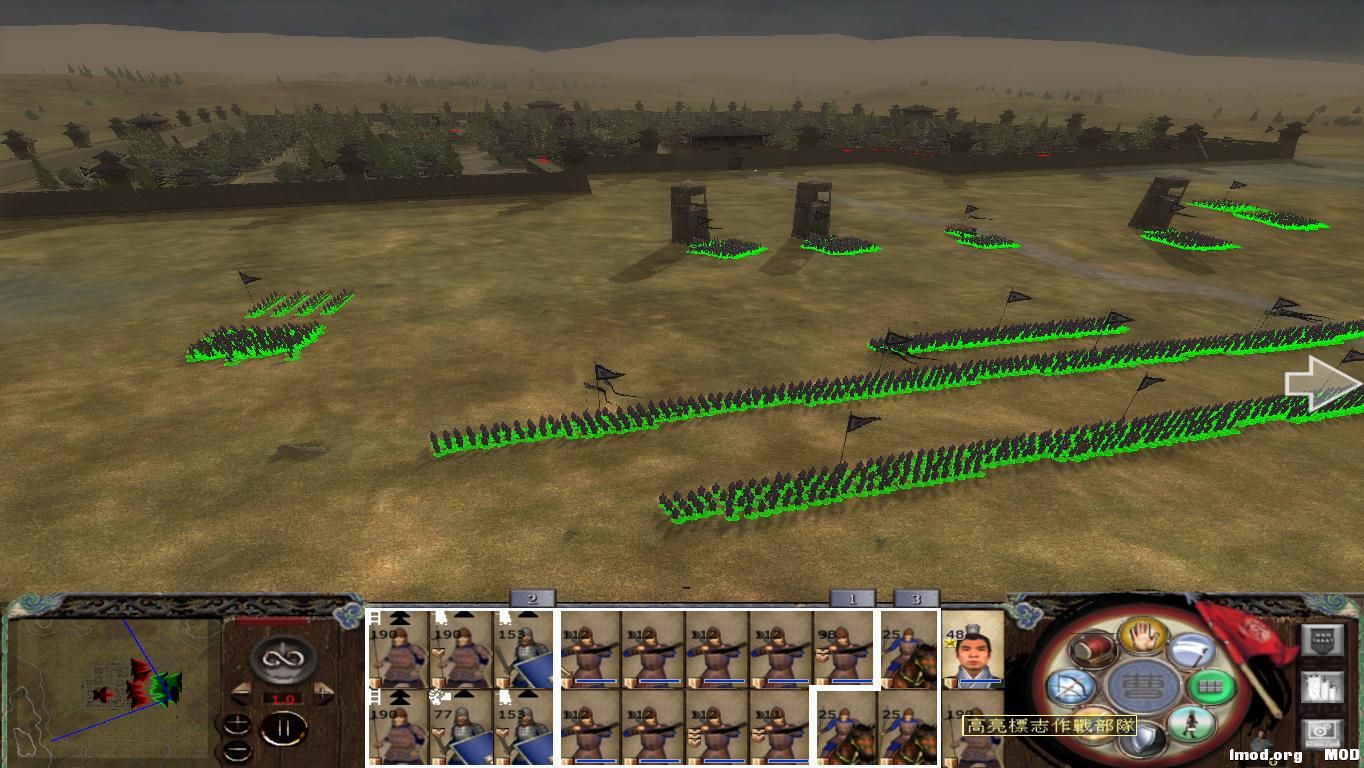This screenshot has width=1364, height=768.
Task: Open camera options with the camera icon
Action: [x=1321, y=731]
